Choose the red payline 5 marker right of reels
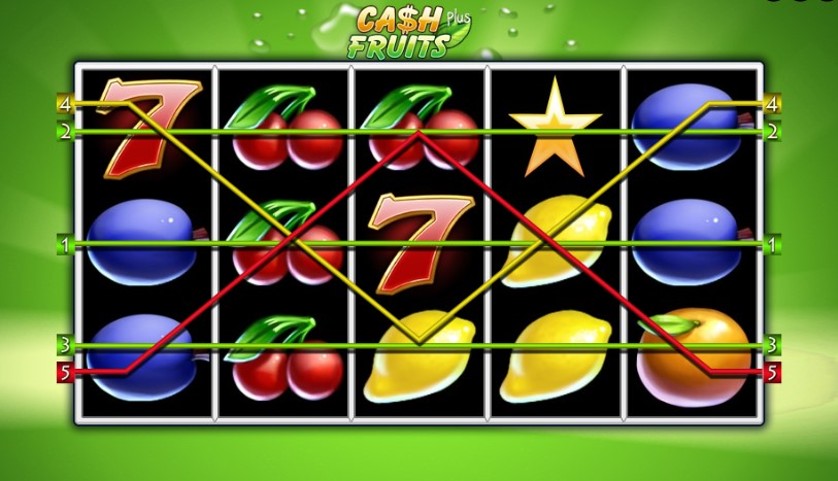Image resolution: width=838 pixels, height=481 pixels. click(x=772, y=372)
